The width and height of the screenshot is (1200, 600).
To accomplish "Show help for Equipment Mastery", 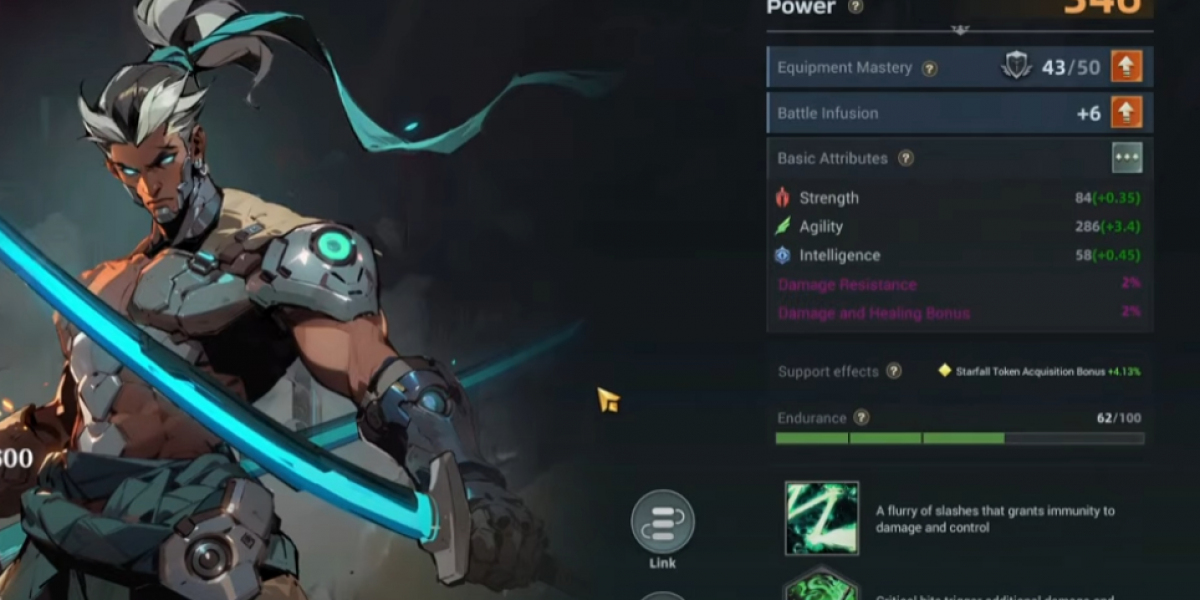I will (929, 68).
